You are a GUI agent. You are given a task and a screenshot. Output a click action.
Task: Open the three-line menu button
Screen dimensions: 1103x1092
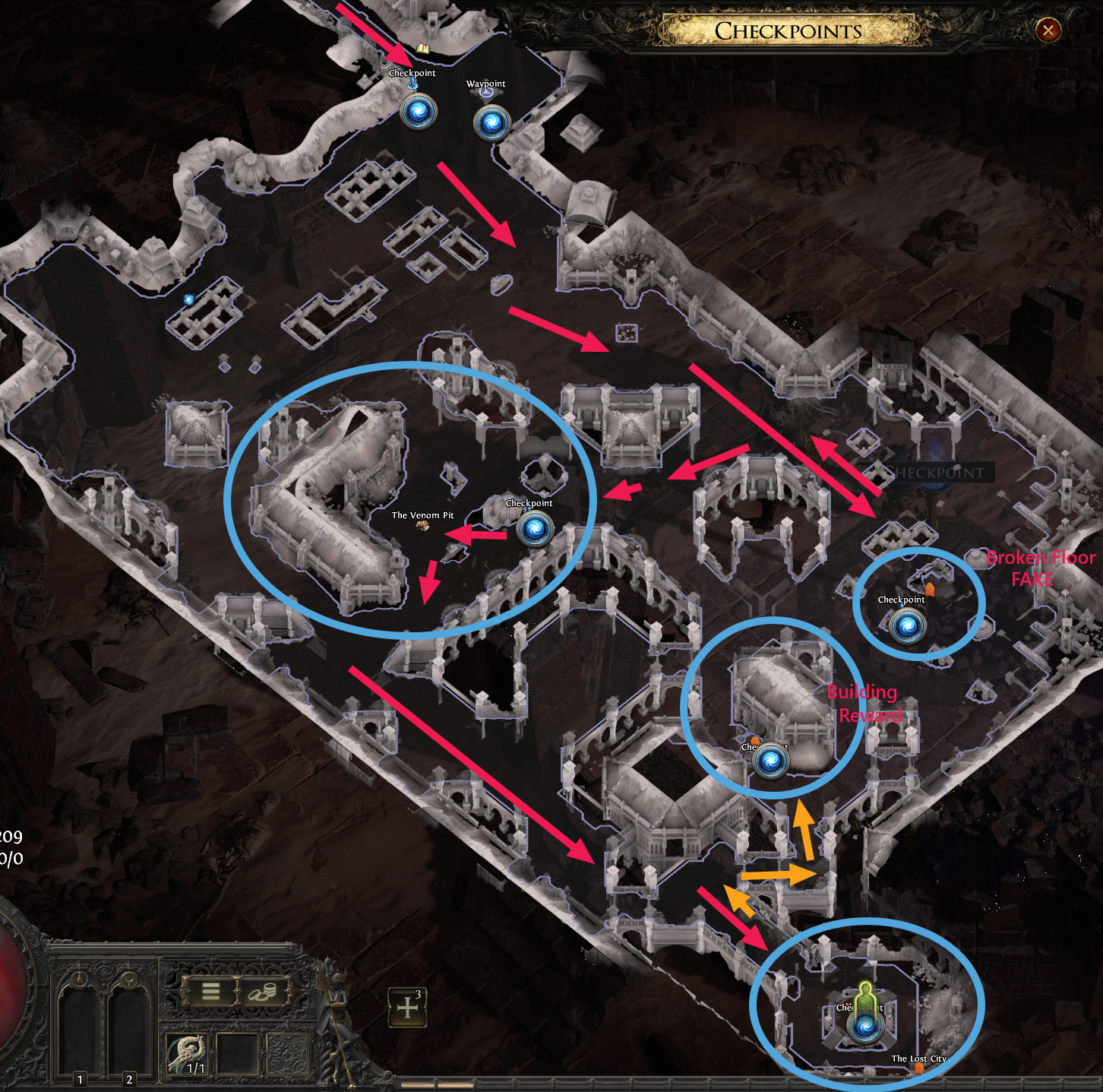[210, 991]
